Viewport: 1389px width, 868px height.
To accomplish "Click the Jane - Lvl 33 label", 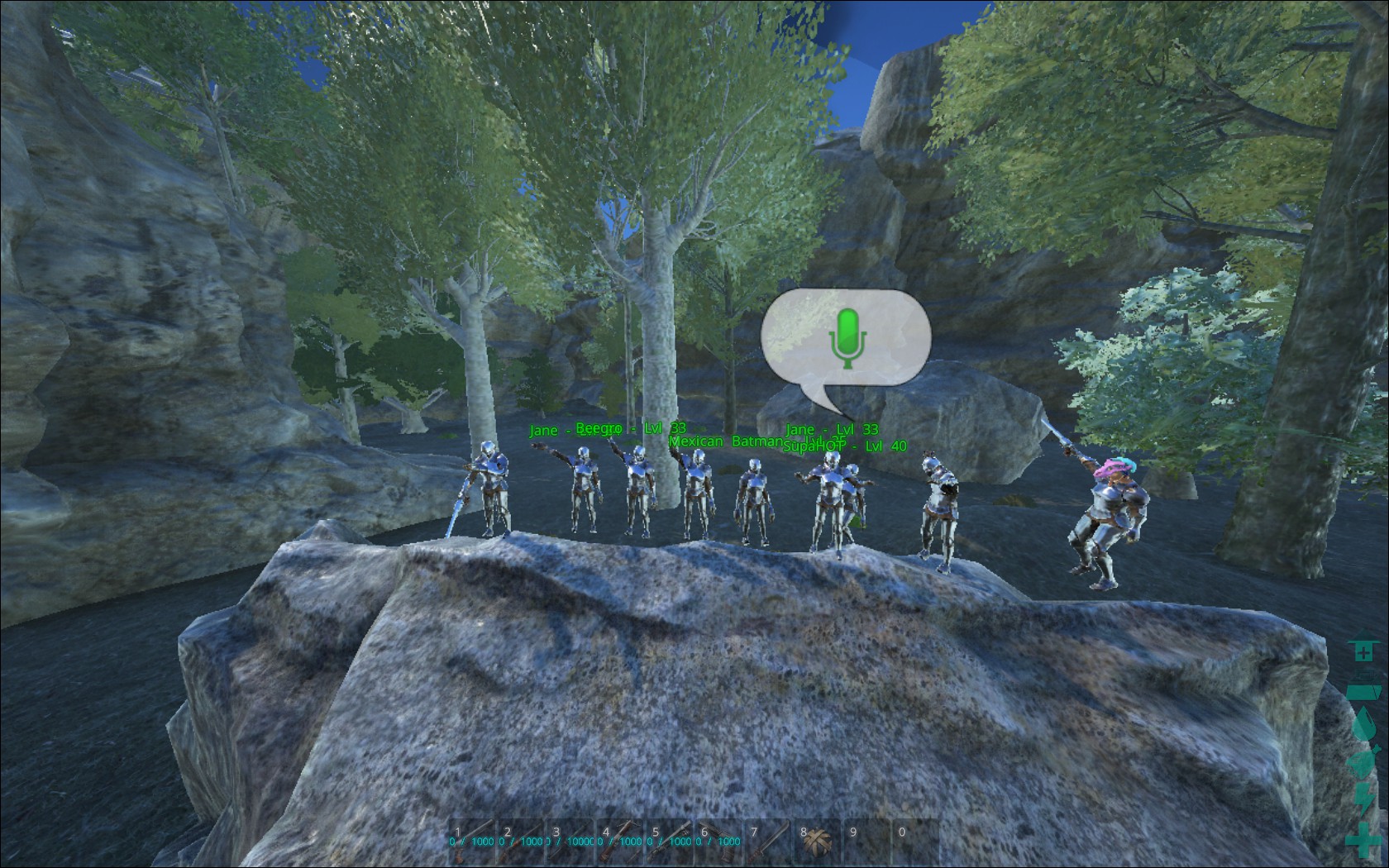I will (832, 428).
